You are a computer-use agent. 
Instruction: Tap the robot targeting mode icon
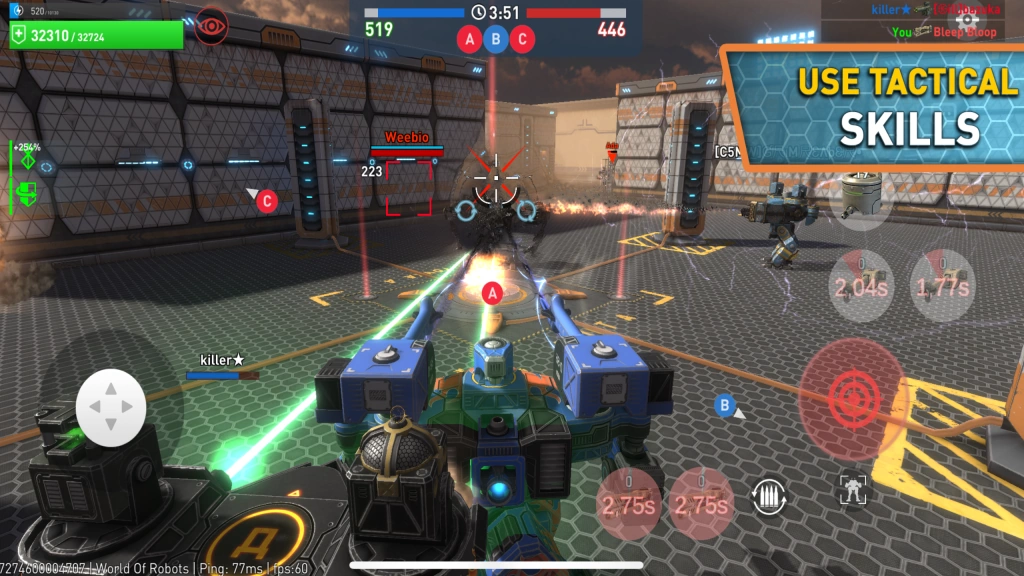[x=853, y=490]
